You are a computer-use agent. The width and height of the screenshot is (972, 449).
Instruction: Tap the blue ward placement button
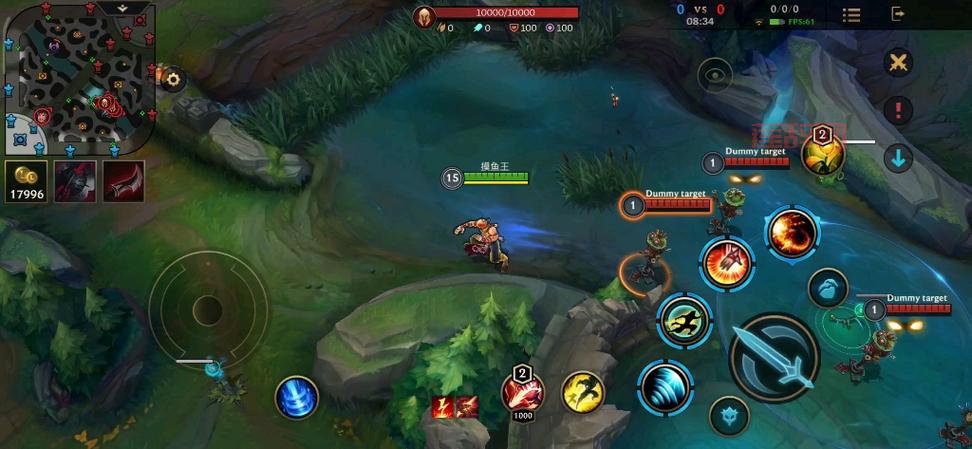click(x=827, y=288)
